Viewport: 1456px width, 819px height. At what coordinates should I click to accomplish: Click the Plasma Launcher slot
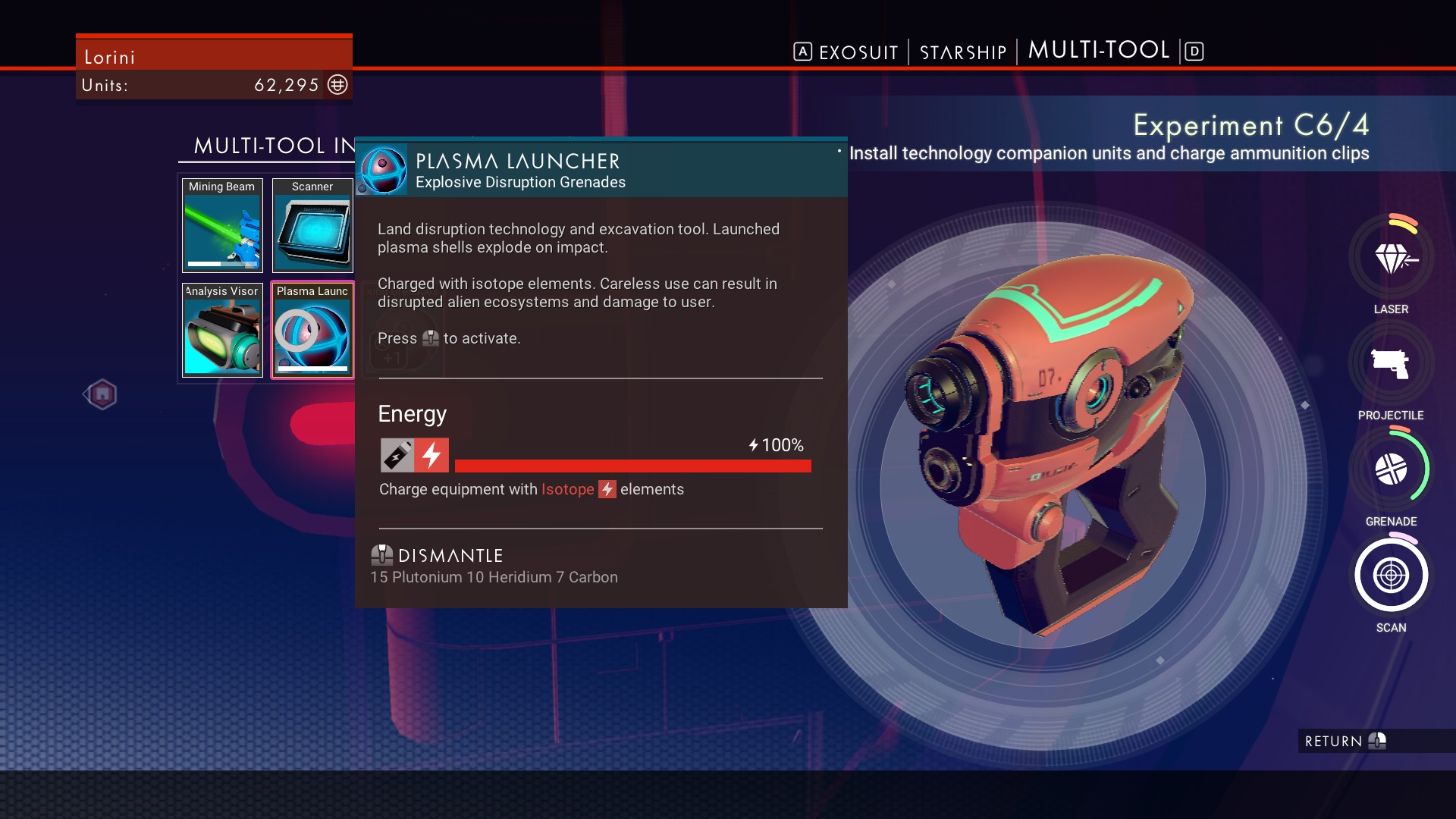pos(312,330)
